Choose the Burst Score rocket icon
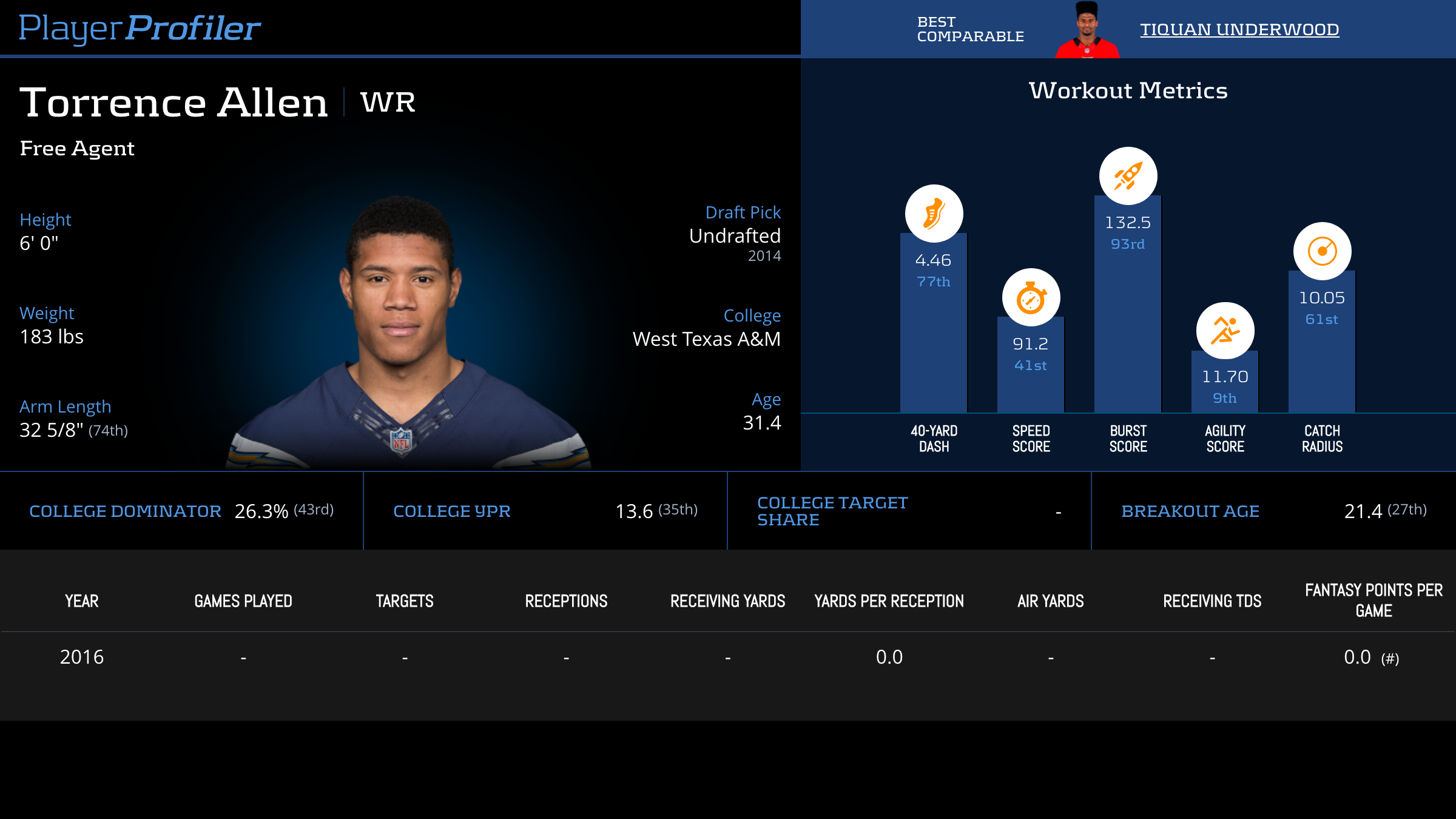This screenshot has width=1456, height=819. tap(1128, 176)
